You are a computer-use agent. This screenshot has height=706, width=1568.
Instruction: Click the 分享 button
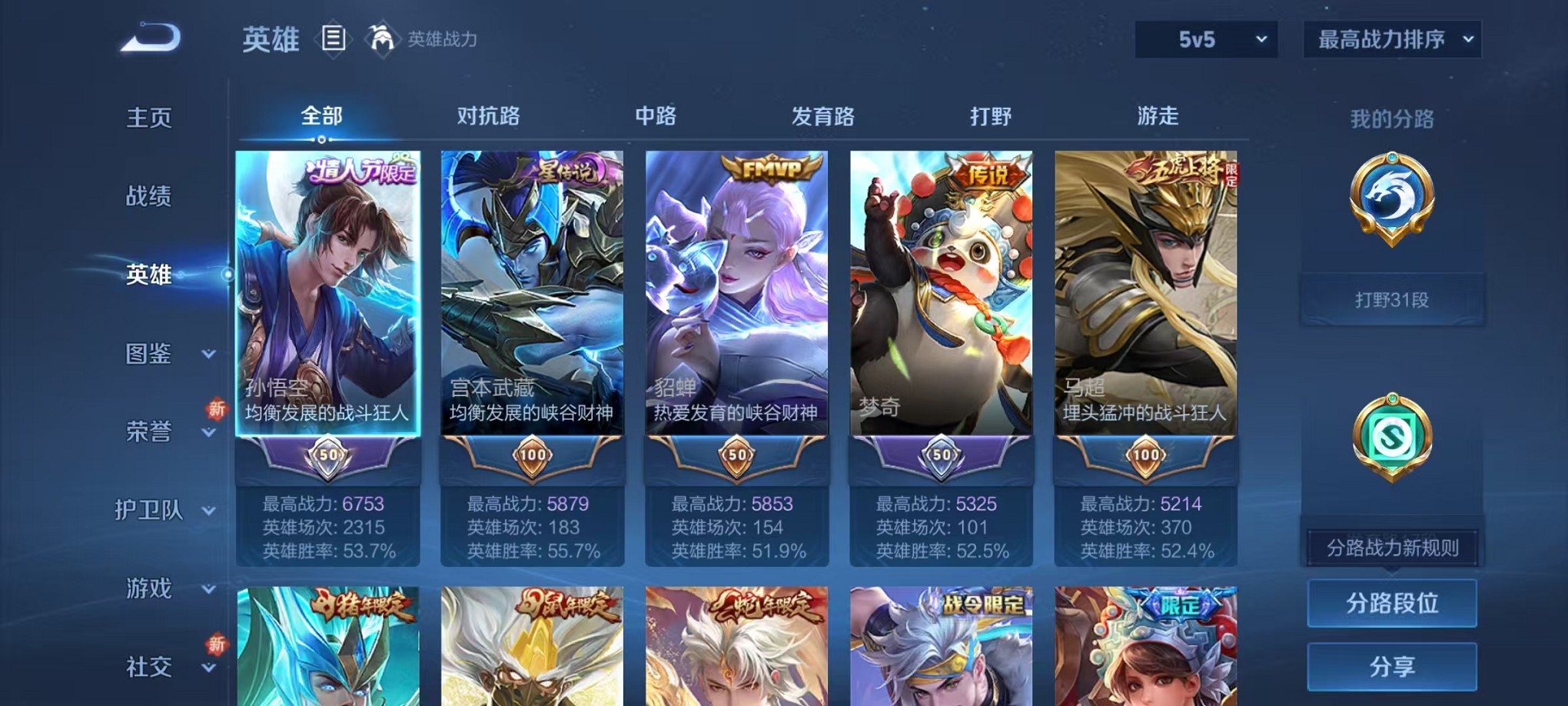point(1392,663)
